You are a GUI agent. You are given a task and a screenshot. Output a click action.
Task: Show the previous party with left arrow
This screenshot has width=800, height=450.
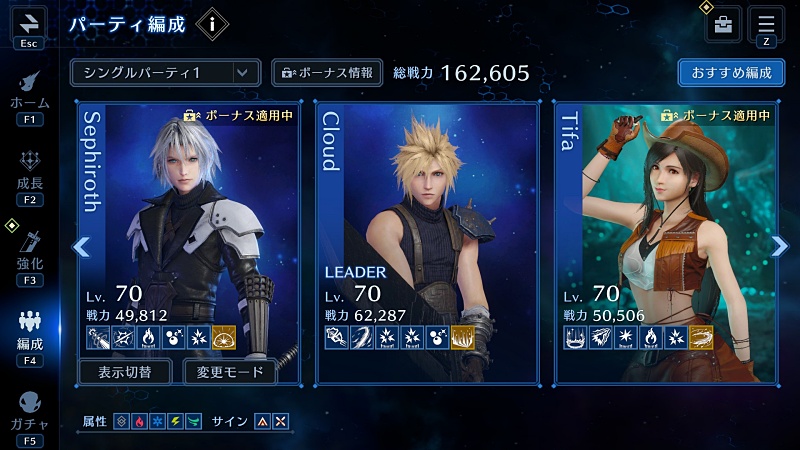point(82,246)
